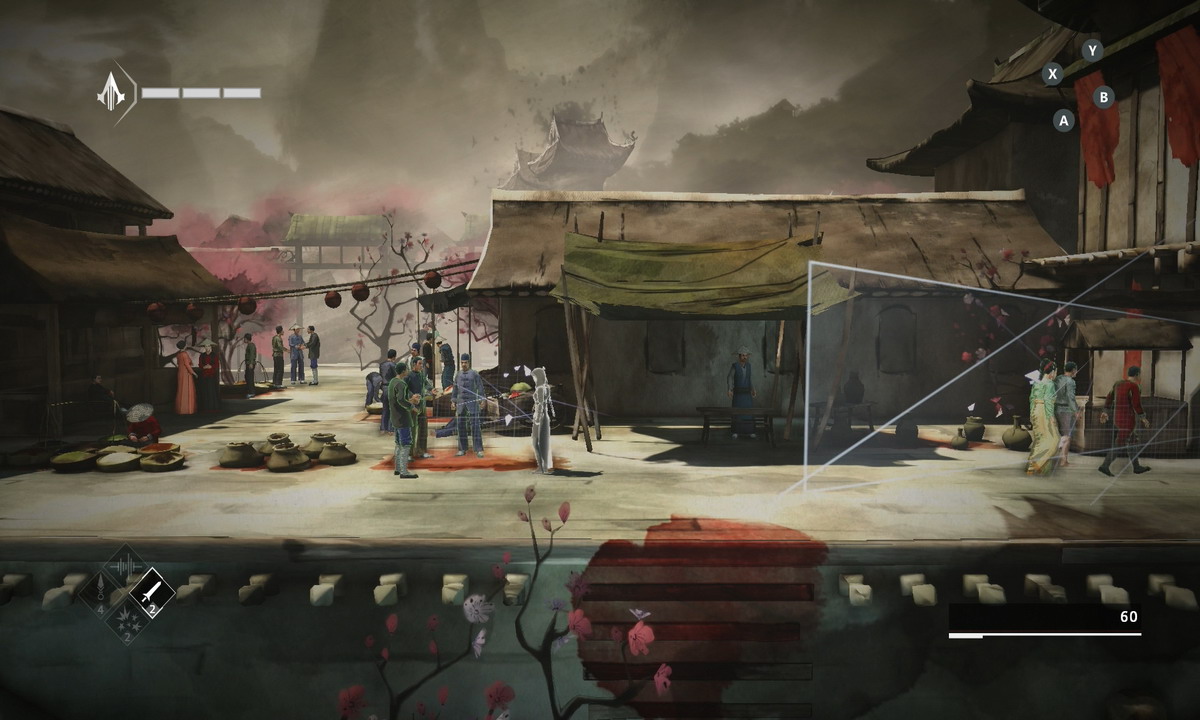Select the firecracker tool slot
This screenshot has height=720, width=1200.
(x=126, y=619)
